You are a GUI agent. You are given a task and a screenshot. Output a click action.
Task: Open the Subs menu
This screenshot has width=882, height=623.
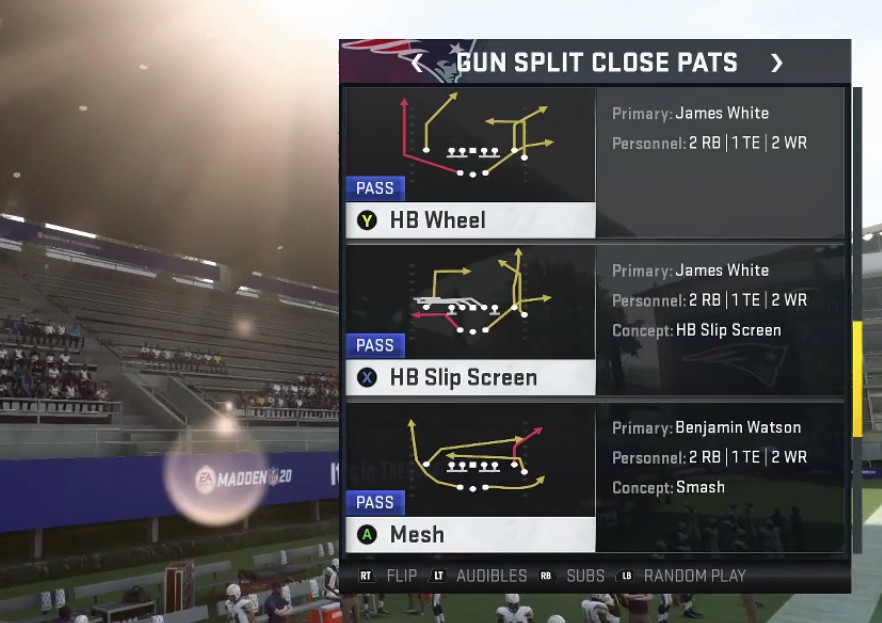click(x=573, y=576)
